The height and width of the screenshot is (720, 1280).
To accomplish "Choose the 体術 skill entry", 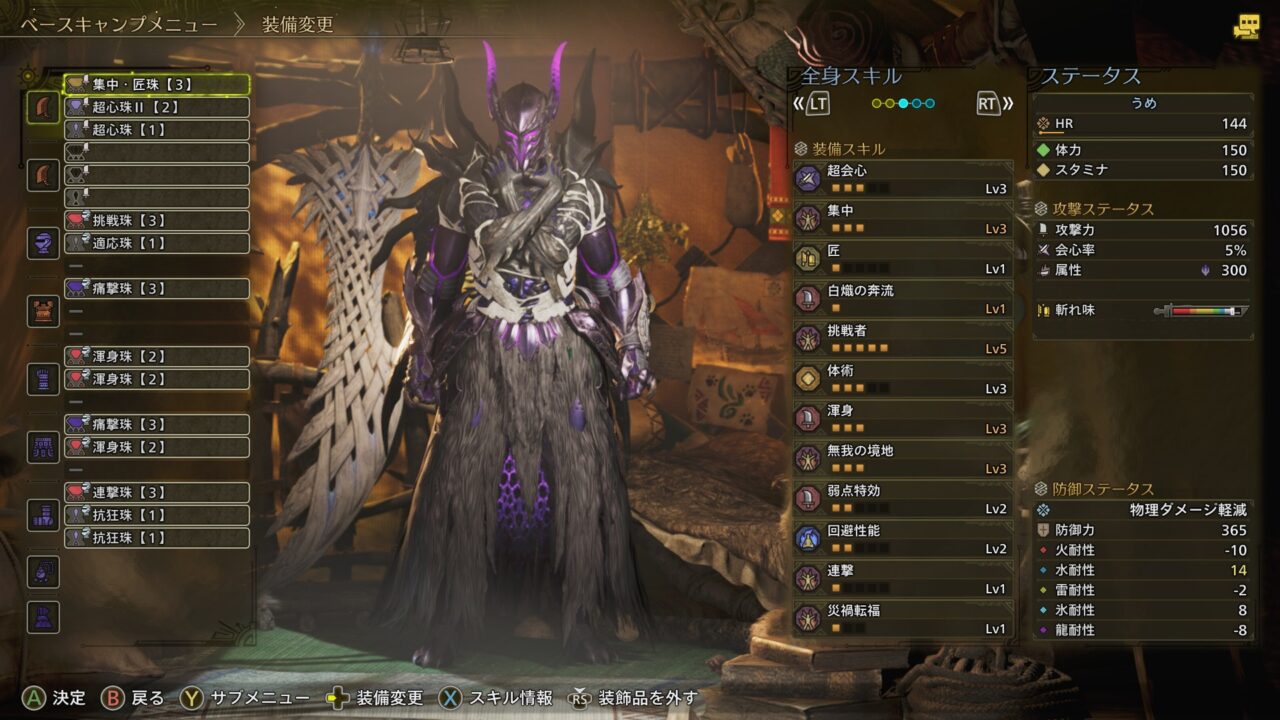I will point(903,379).
